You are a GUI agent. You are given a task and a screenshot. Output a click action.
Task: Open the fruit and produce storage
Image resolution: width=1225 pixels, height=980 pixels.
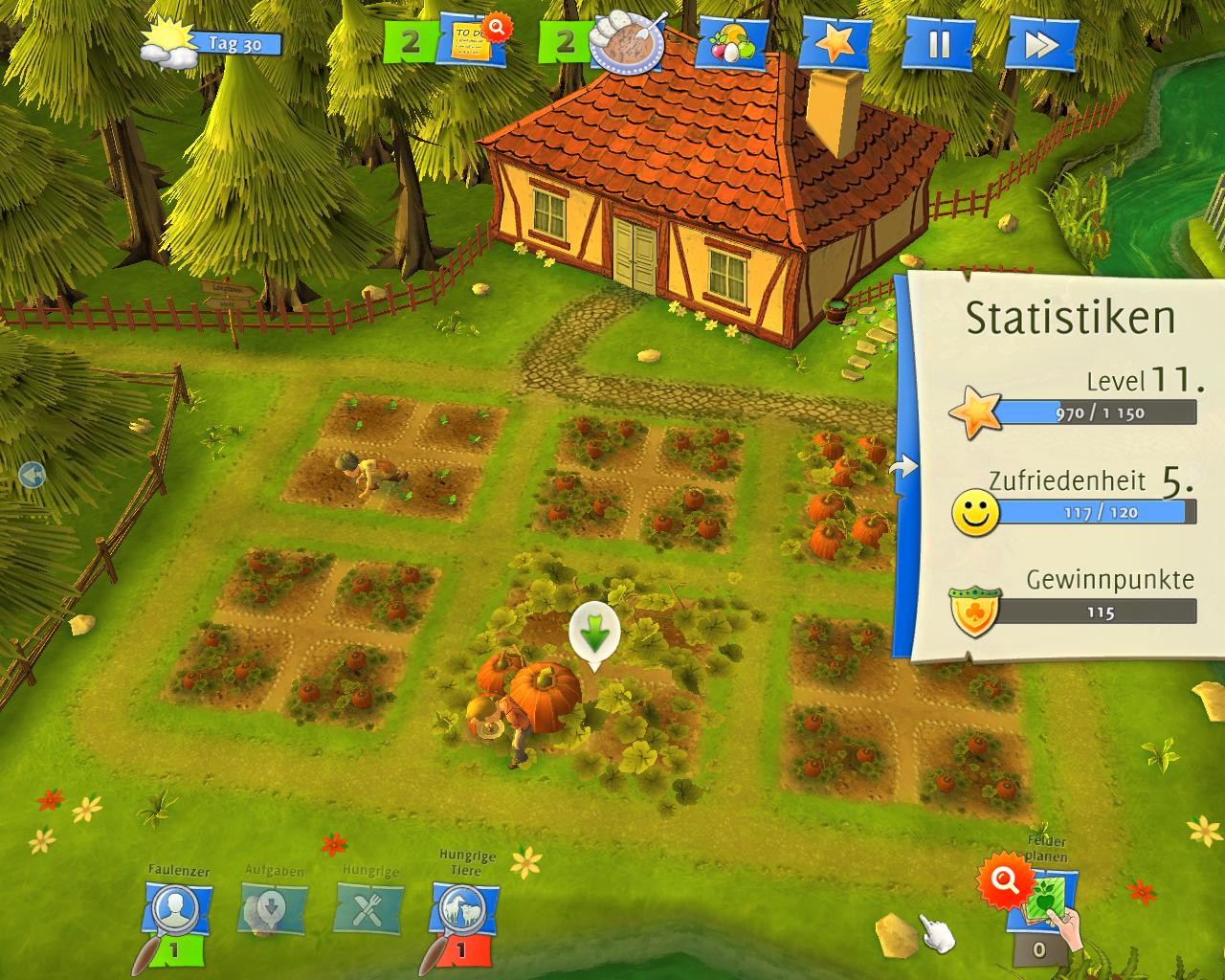pyautogui.click(x=734, y=44)
